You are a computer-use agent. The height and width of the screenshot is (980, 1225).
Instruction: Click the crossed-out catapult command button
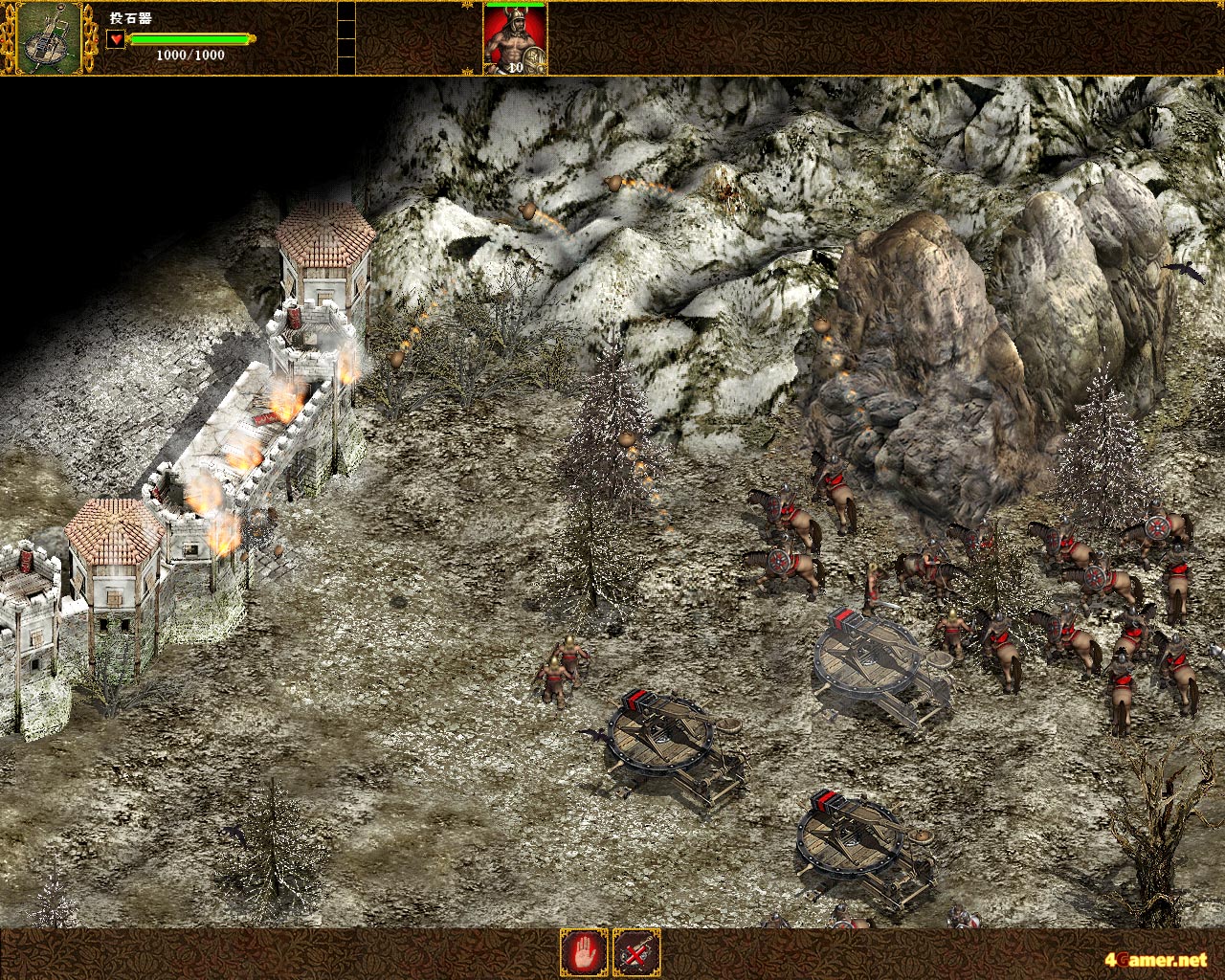[x=636, y=952]
